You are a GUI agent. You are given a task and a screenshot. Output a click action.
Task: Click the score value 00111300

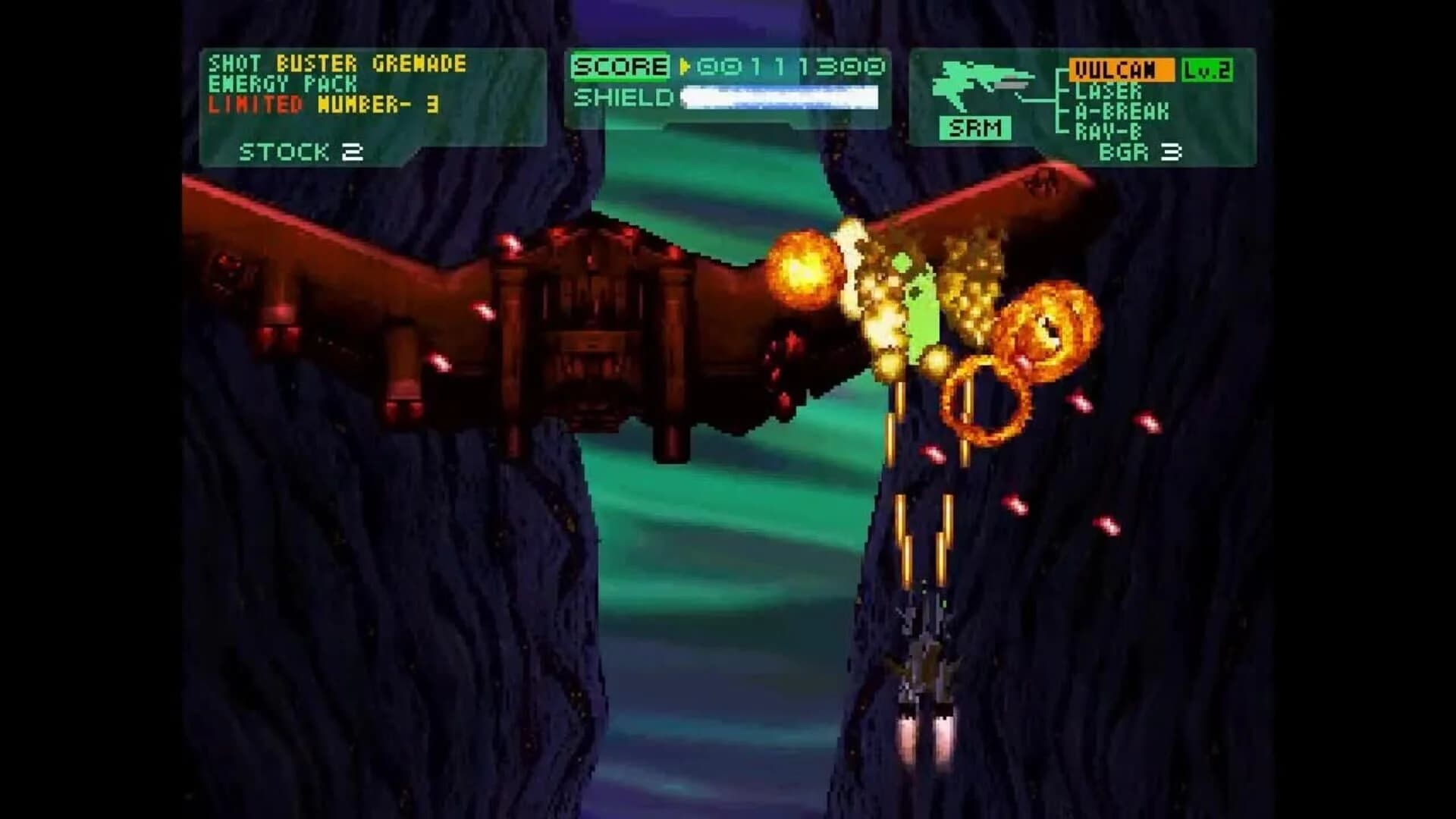tap(792, 66)
